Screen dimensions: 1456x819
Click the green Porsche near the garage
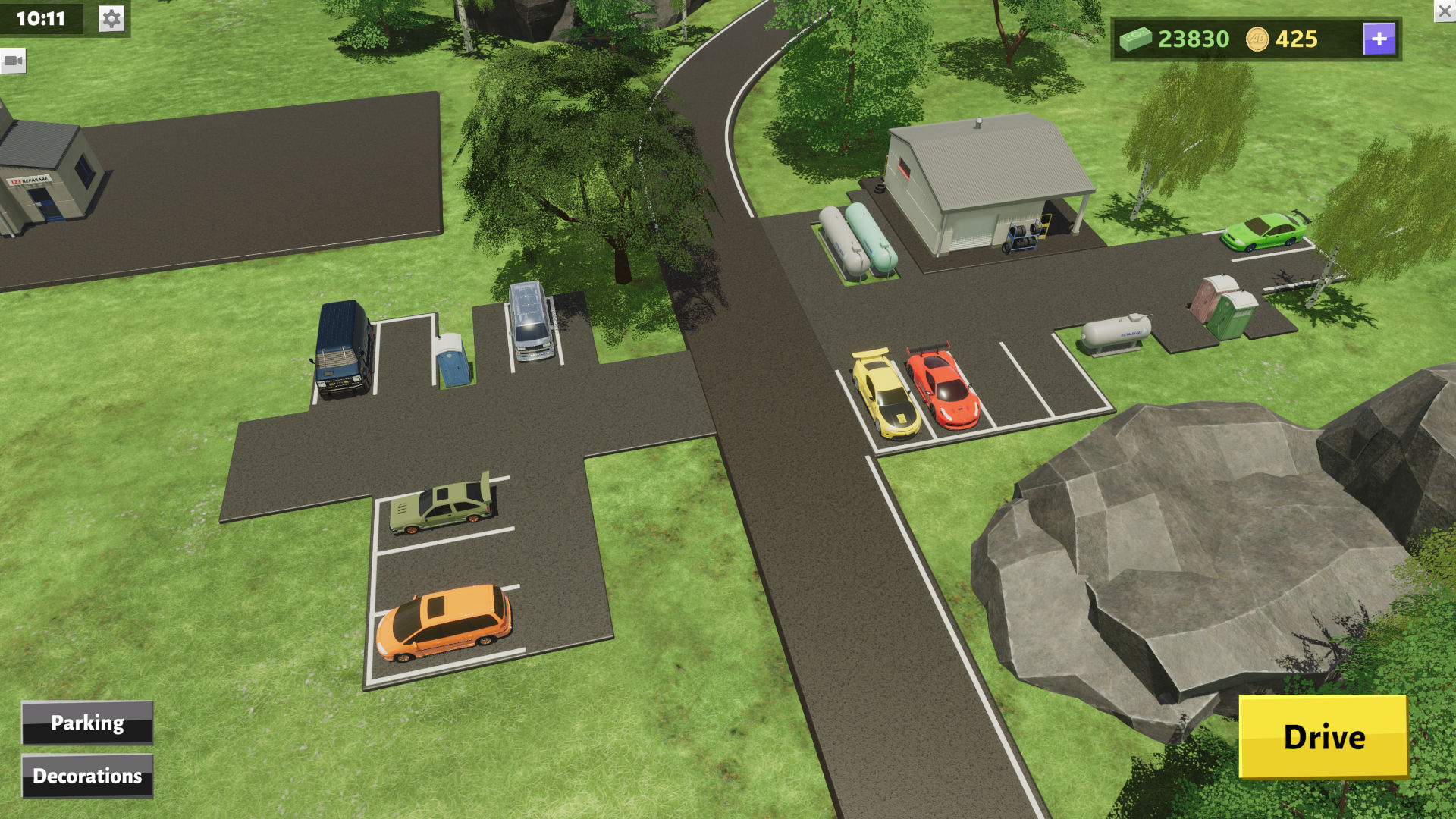click(1263, 230)
